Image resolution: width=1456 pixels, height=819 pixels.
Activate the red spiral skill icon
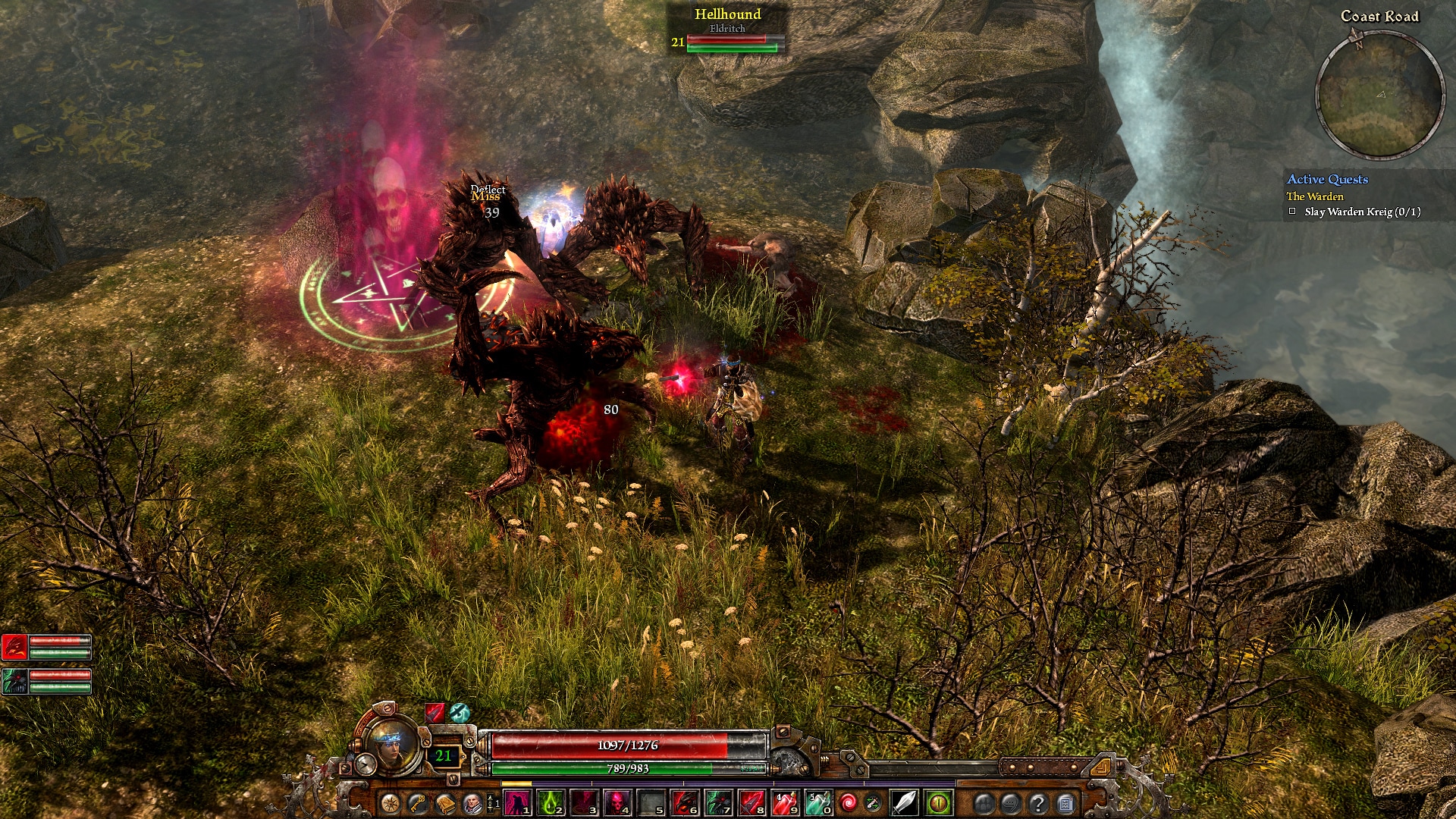point(849,802)
